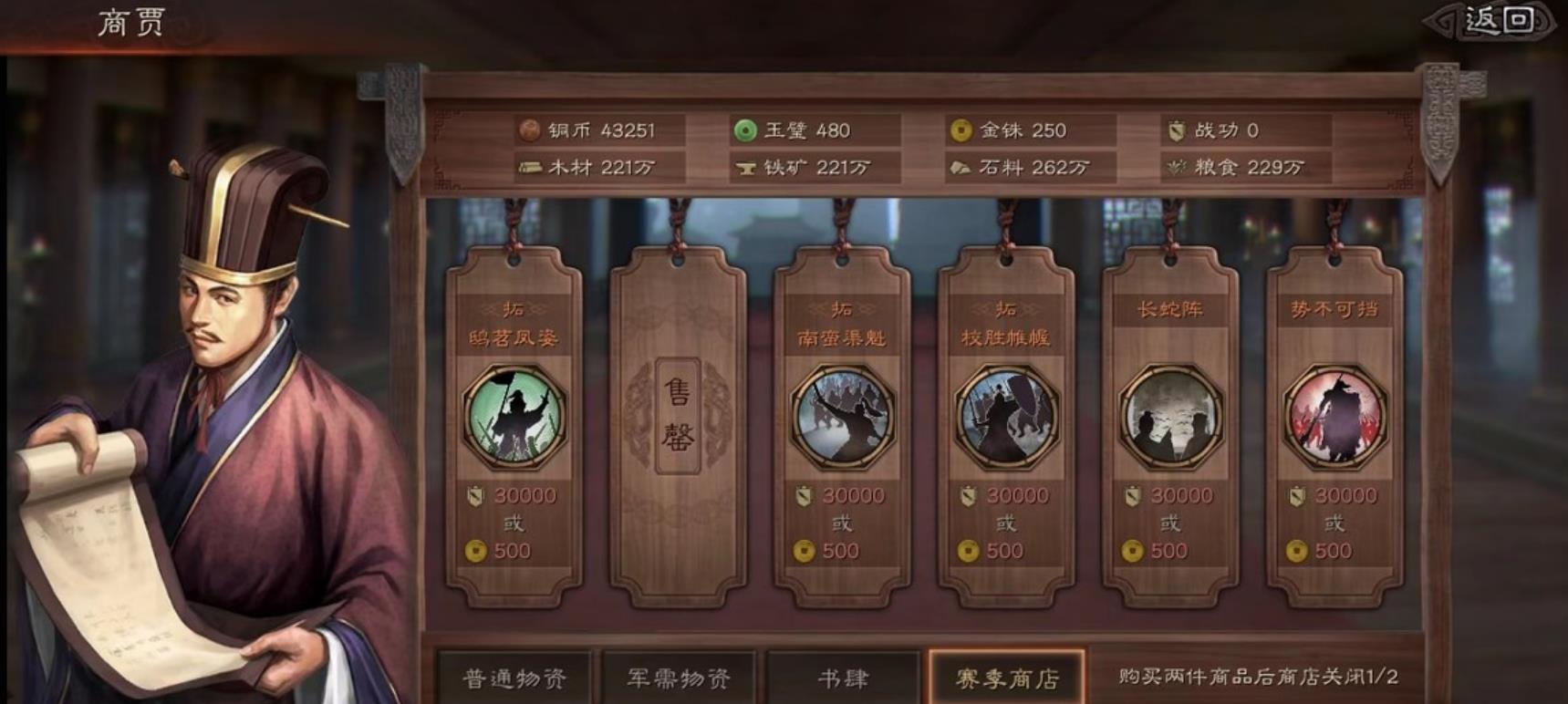
Task: Buy the 长蛇阵 tactic tag
Action: tap(1169, 419)
